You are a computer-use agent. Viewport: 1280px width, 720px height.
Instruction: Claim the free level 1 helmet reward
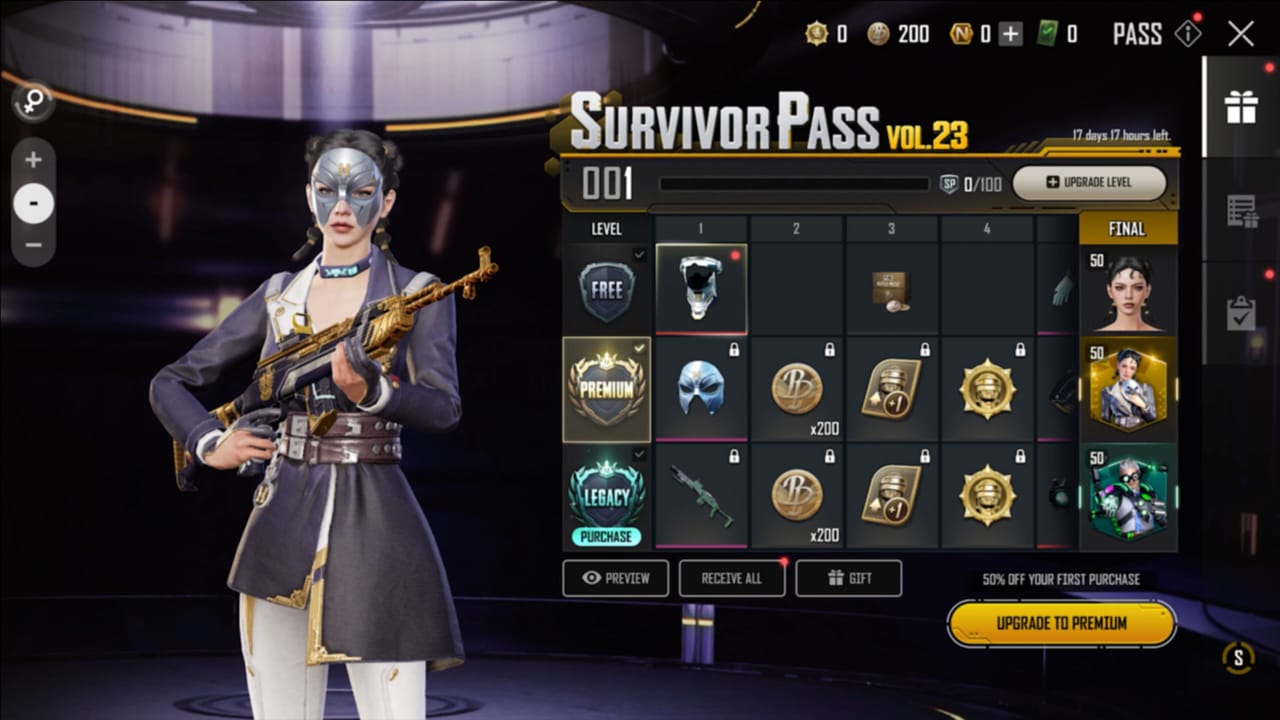(x=700, y=288)
